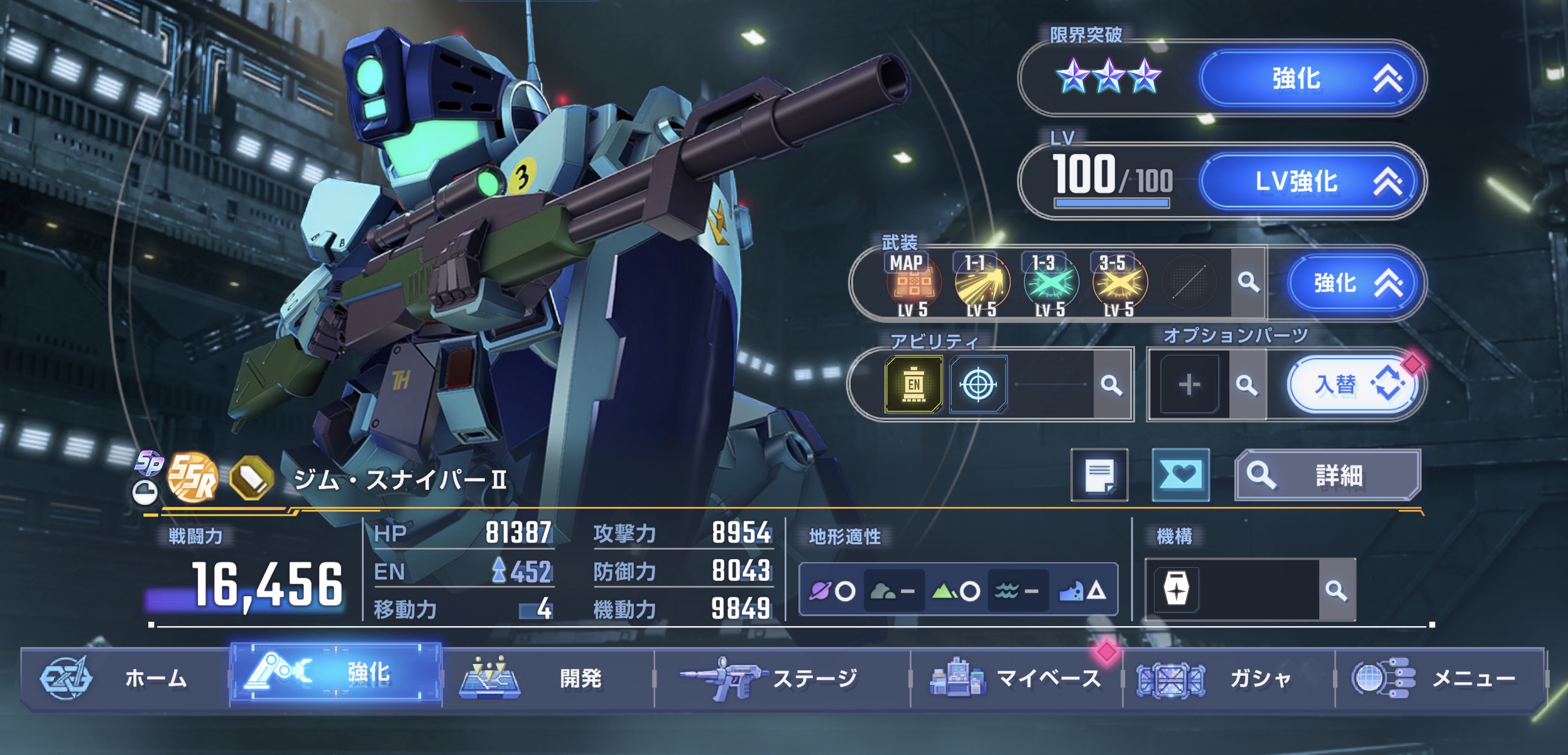Select the yellow 1-1 range weapon icon
1568x755 pixels.
(981, 284)
